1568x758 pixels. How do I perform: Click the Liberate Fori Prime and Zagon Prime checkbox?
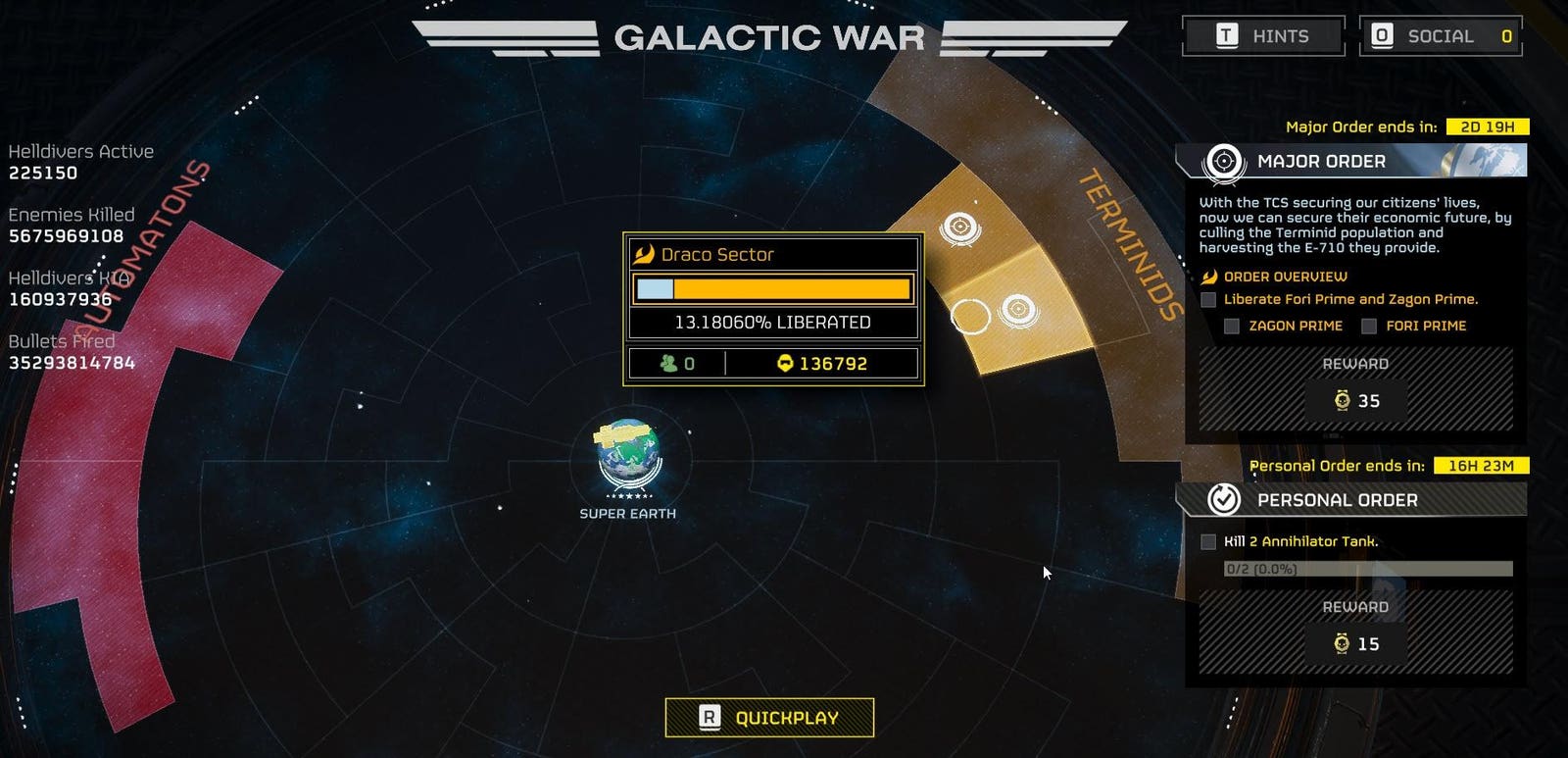[1208, 300]
